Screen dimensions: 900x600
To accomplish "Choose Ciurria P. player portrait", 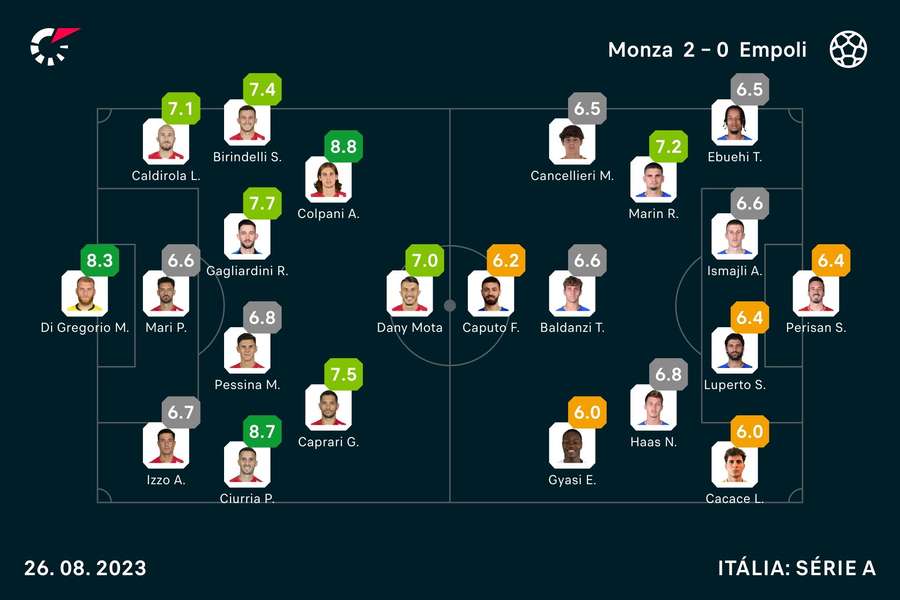I will click(x=247, y=465).
